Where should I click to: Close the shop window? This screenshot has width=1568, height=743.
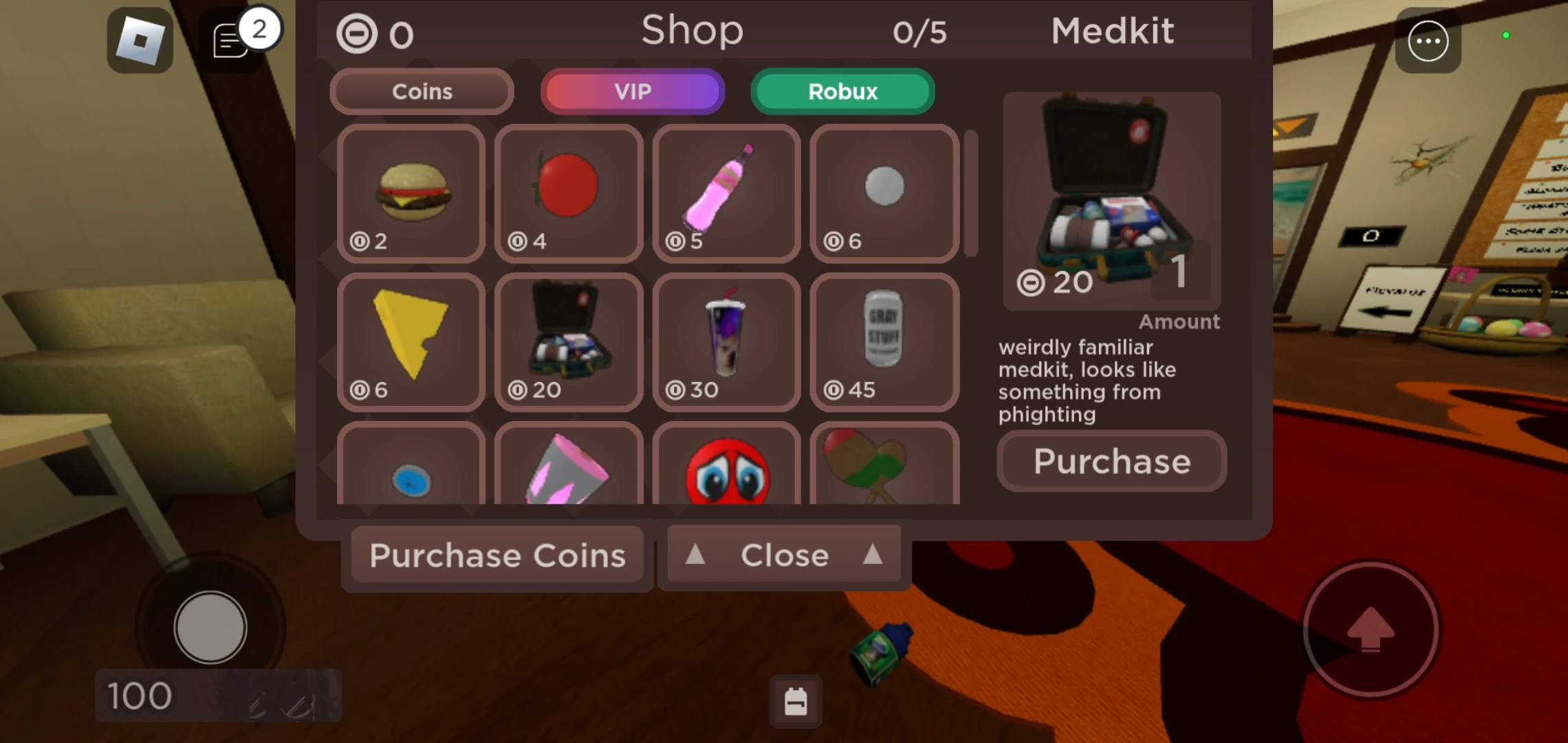(x=783, y=554)
